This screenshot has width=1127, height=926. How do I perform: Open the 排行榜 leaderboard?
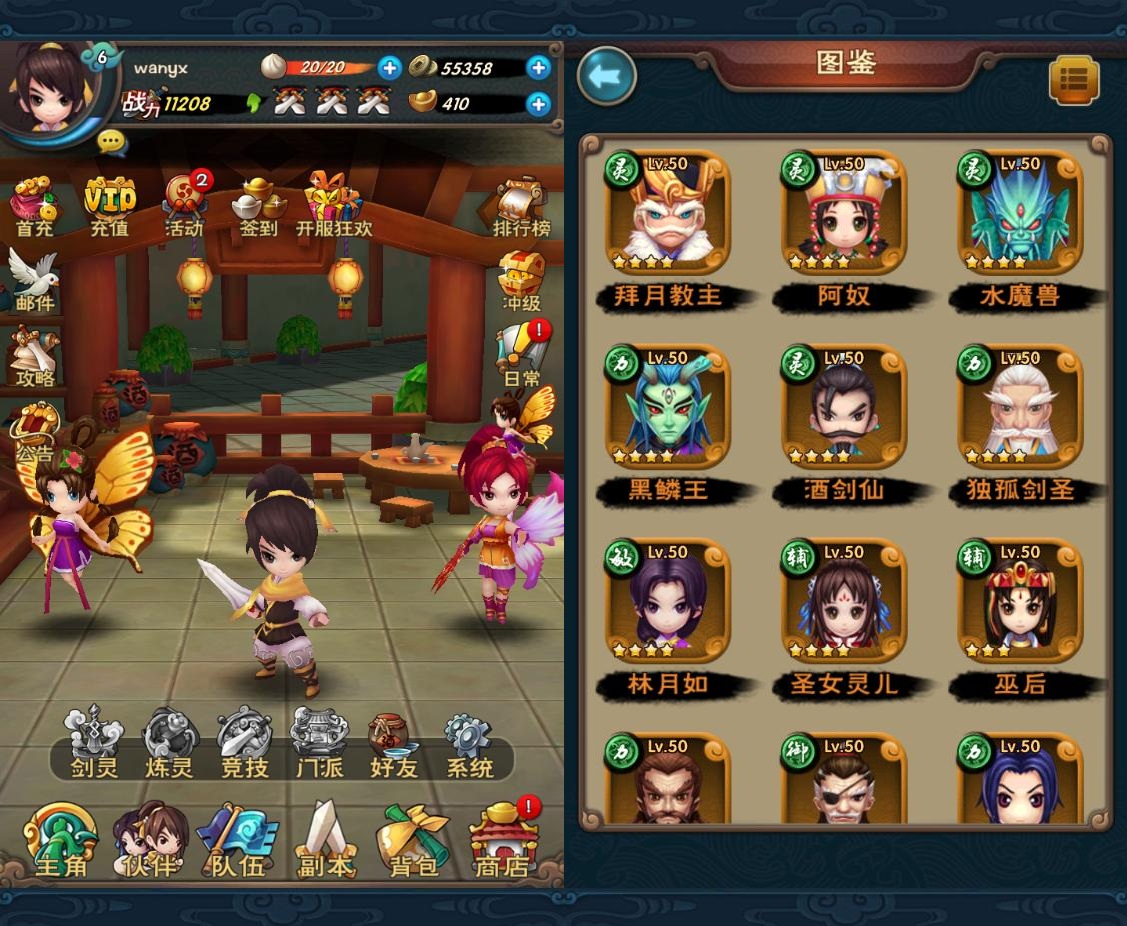click(522, 207)
